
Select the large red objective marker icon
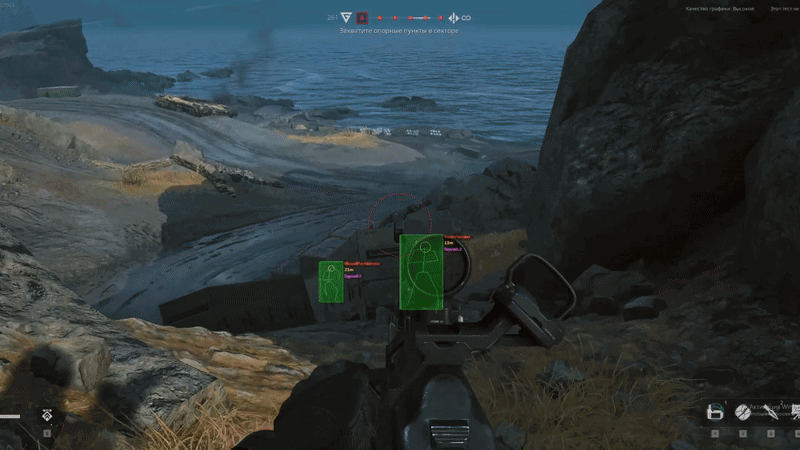[x=363, y=17]
